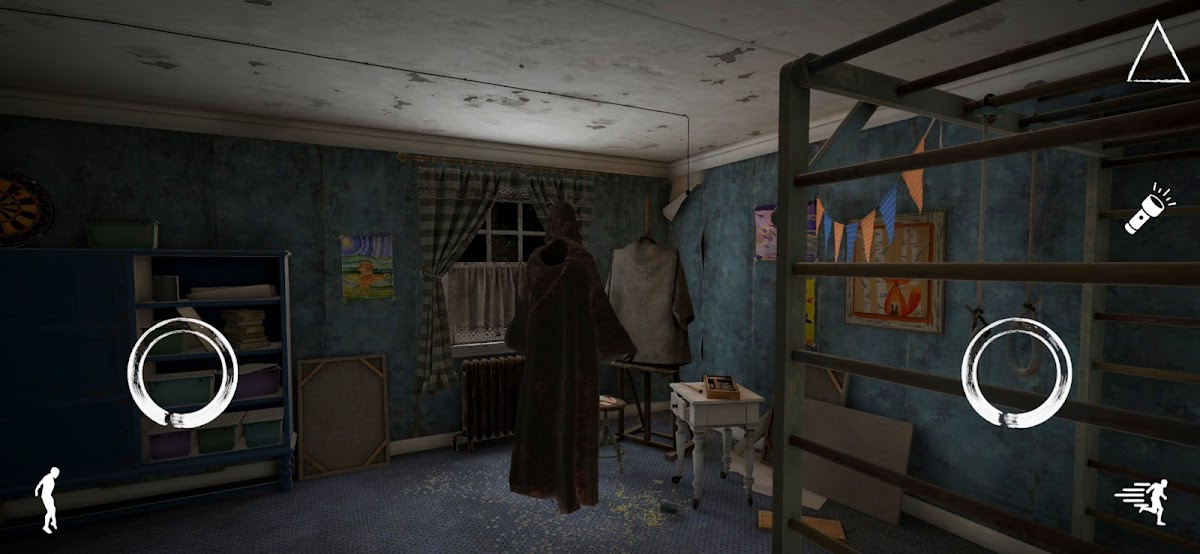Touch the right look joystick circle
1200x554 pixels.
point(1016,373)
